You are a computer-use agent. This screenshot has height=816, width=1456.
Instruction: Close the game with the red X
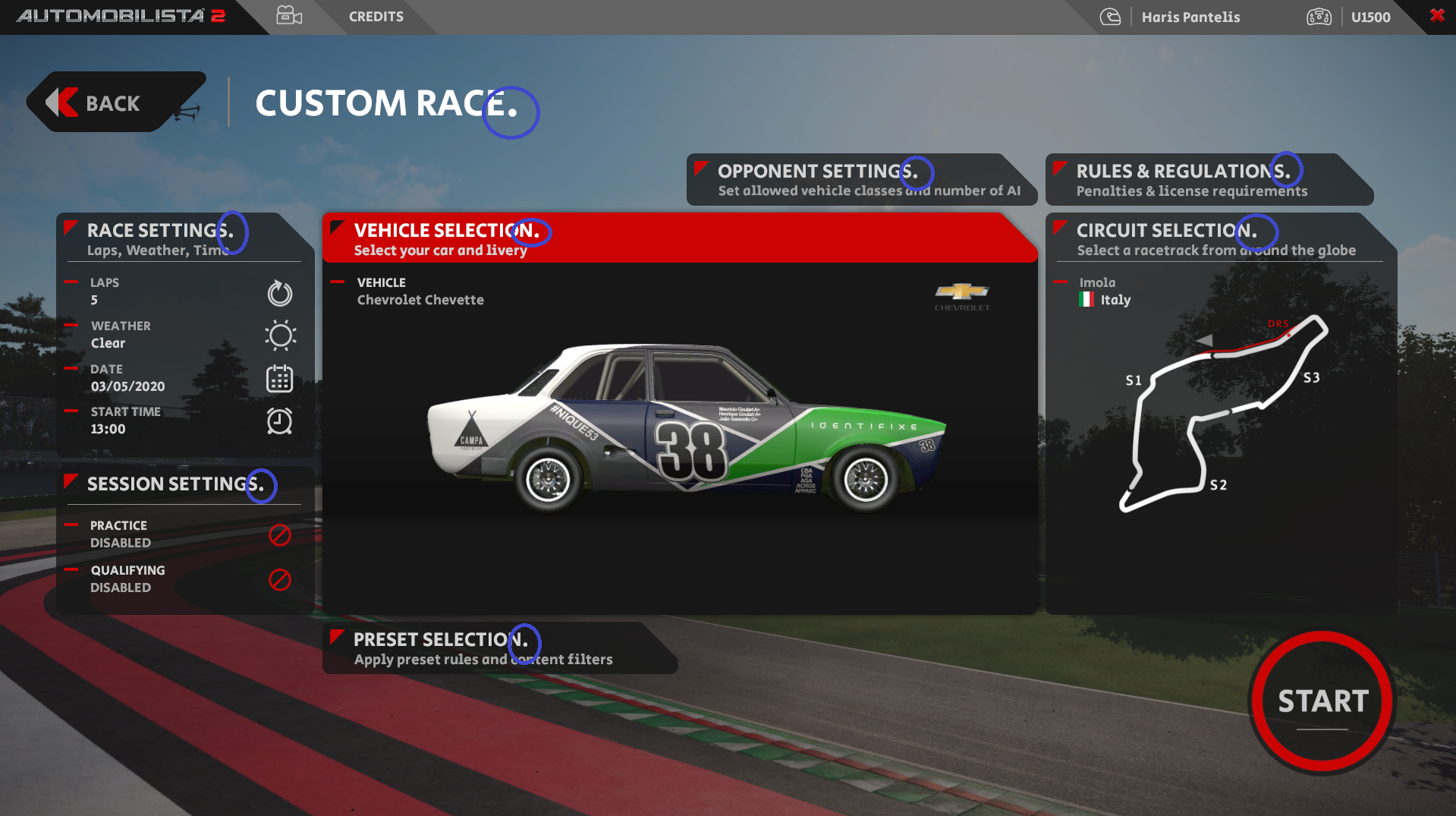pyautogui.click(x=1437, y=15)
